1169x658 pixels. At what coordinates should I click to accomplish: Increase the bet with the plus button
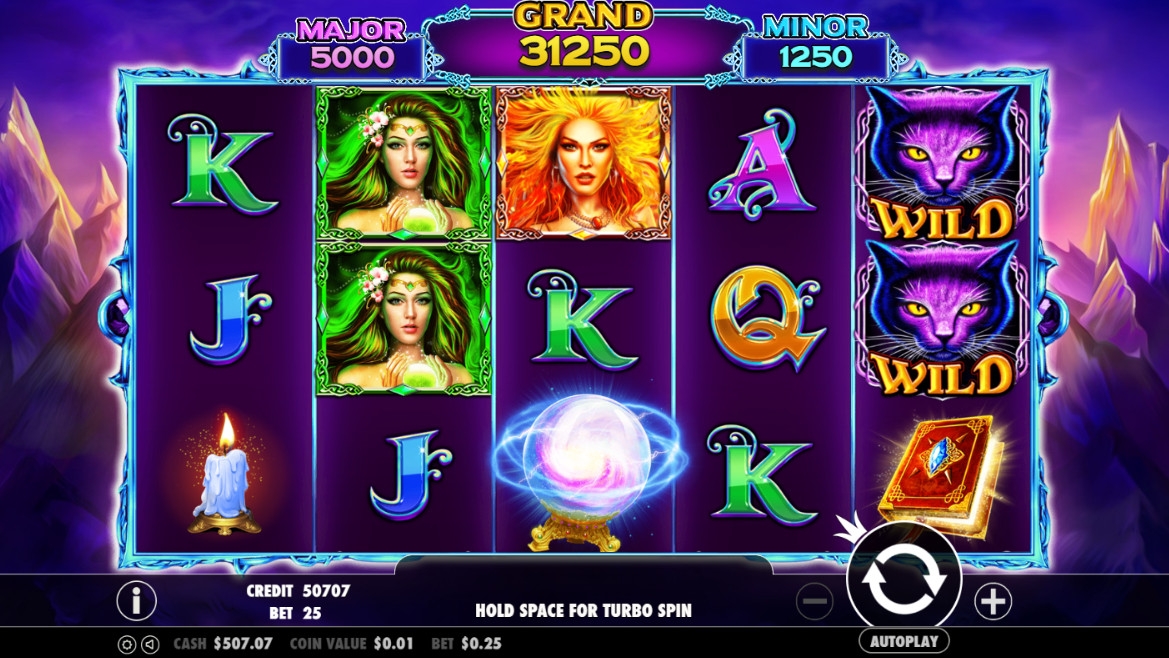tap(993, 601)
